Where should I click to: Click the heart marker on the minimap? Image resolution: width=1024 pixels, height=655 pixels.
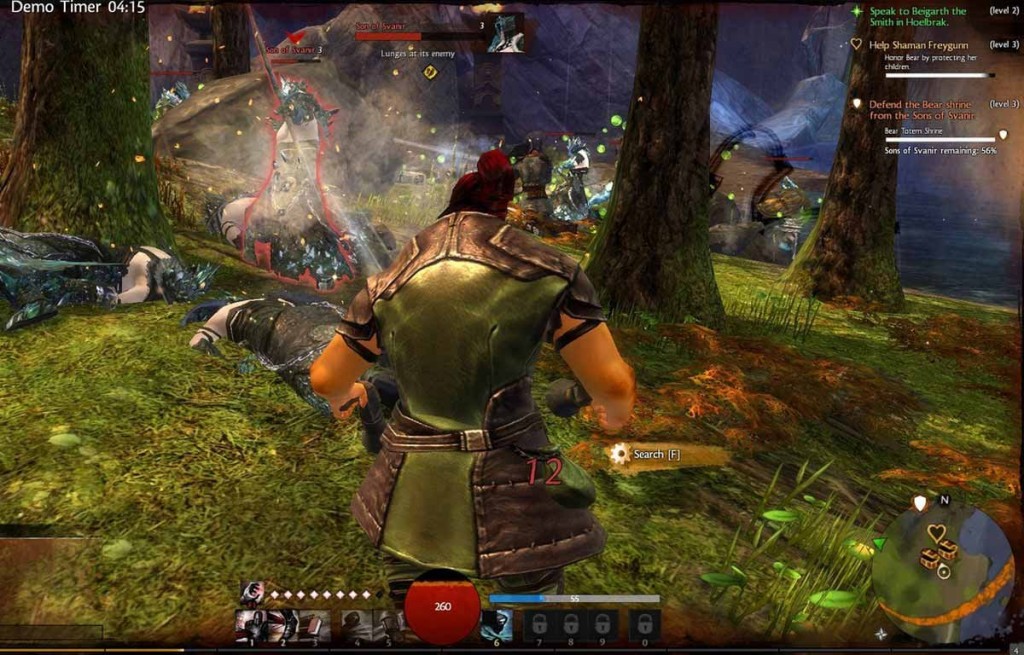(936, 532)
